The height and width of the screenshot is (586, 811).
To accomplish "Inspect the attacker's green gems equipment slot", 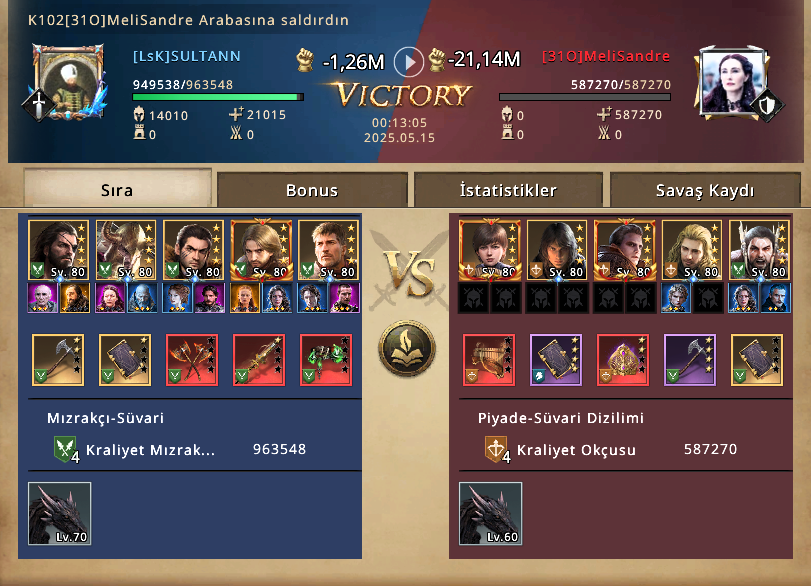I will [x=326, y=360].
